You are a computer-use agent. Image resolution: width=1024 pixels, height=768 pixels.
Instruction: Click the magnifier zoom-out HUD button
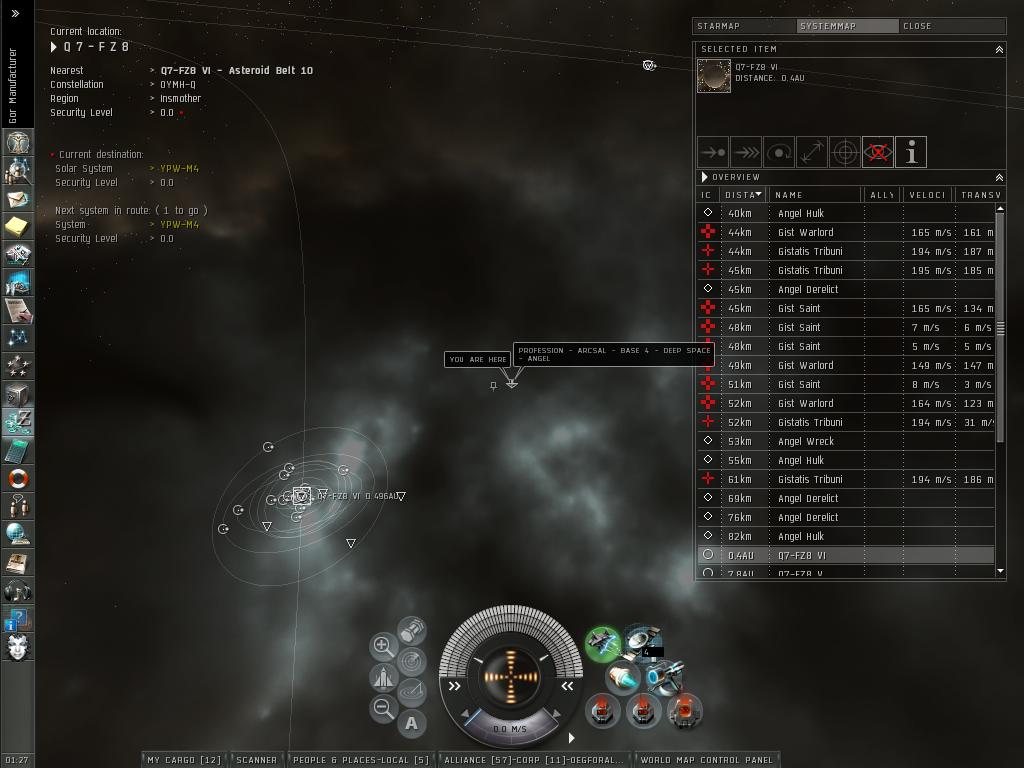[383, 709]
